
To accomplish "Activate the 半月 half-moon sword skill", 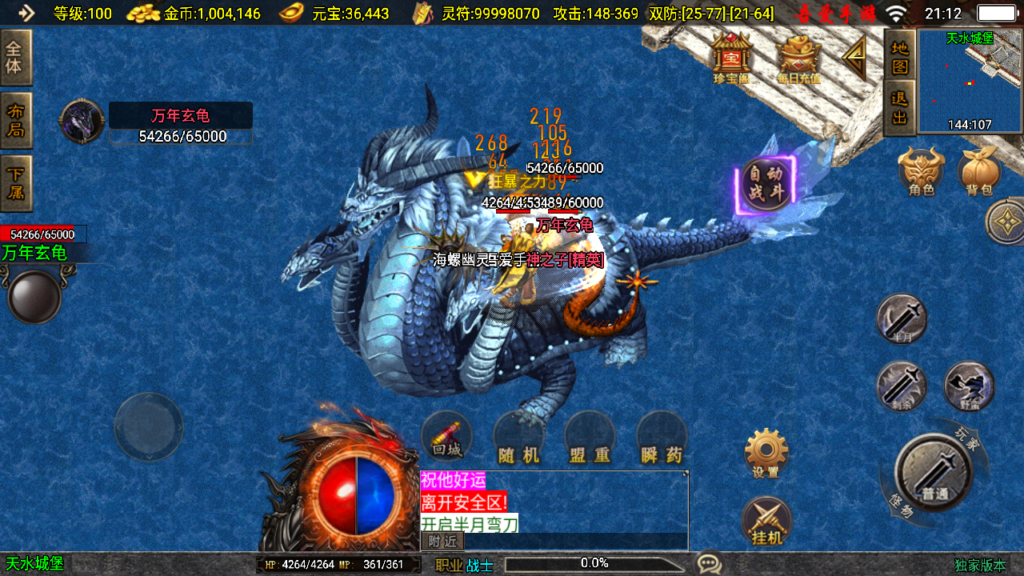I will 901,318.
